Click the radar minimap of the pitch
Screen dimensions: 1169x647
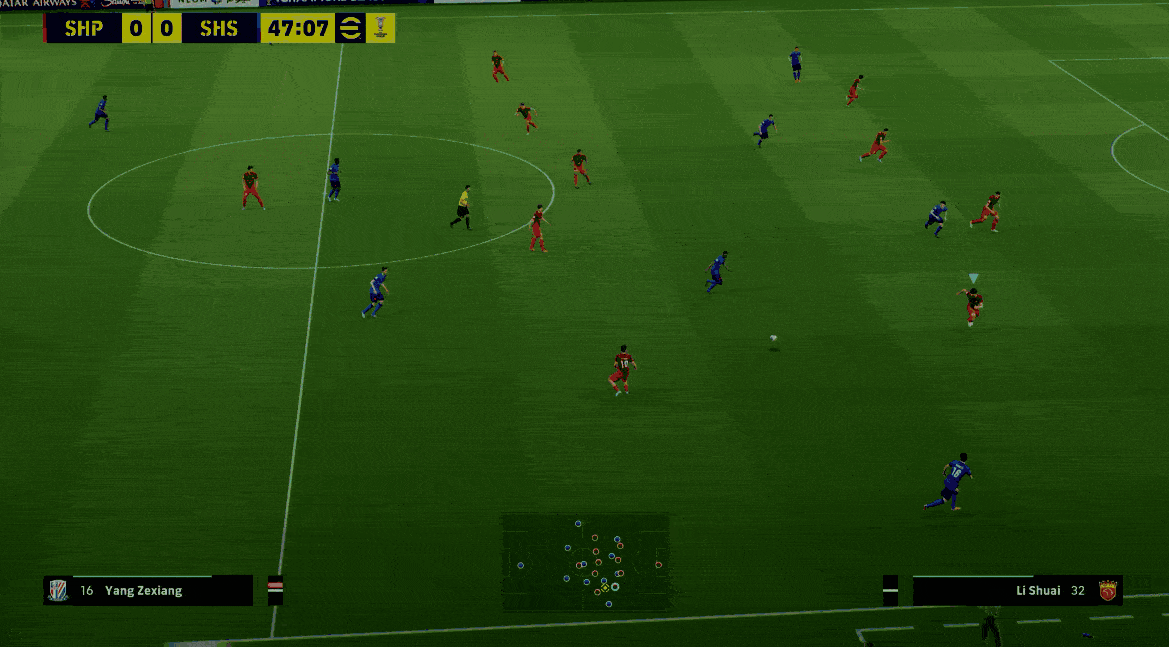(x=585, y=561)
